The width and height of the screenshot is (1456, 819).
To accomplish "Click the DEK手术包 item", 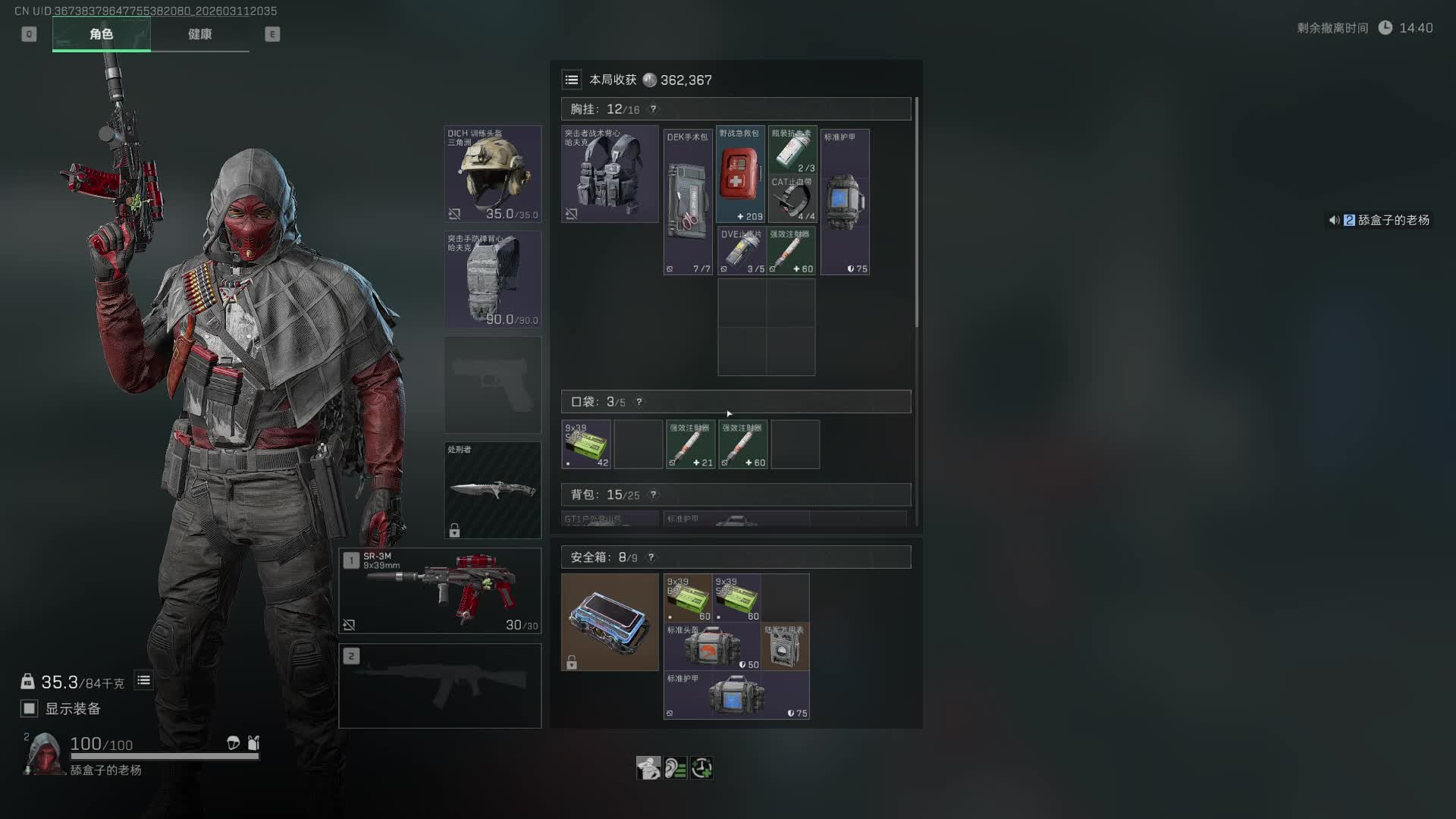I will click(x=688, y=202).
